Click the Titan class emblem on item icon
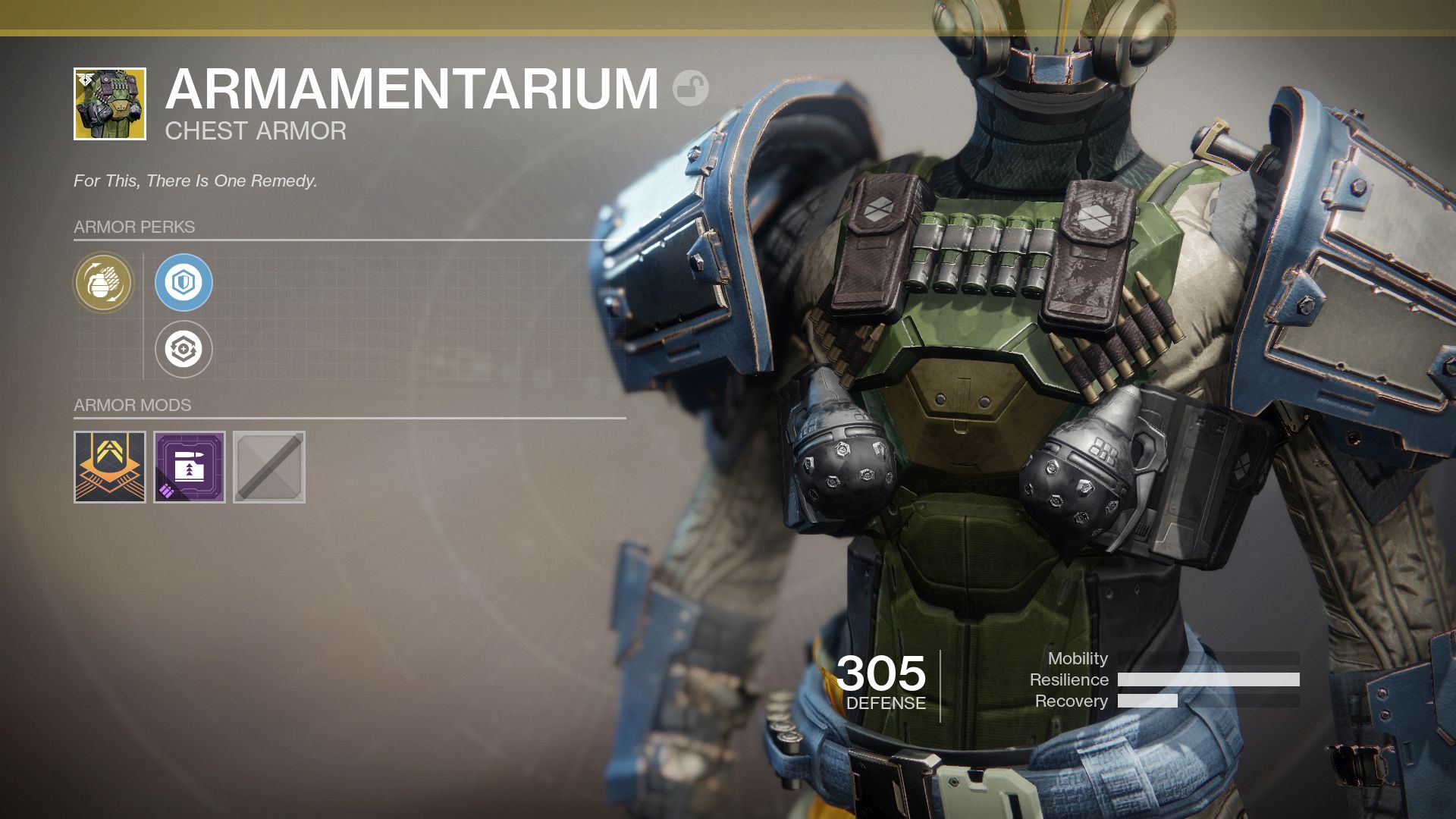1456x819 pixels. [x=83, y=78]
